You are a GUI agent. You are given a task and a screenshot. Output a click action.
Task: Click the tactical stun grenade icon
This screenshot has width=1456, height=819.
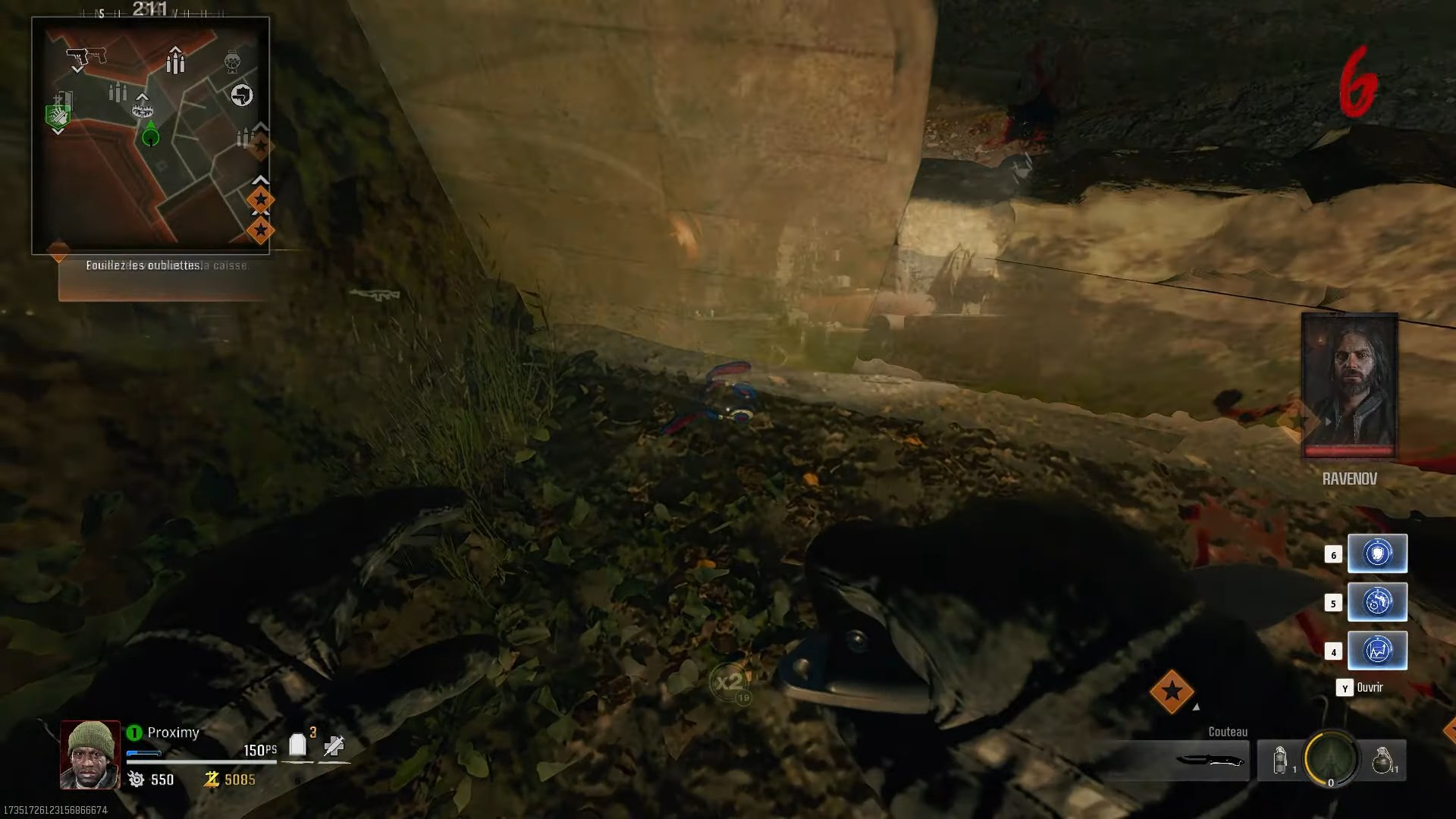click(x=1279, y=761)
